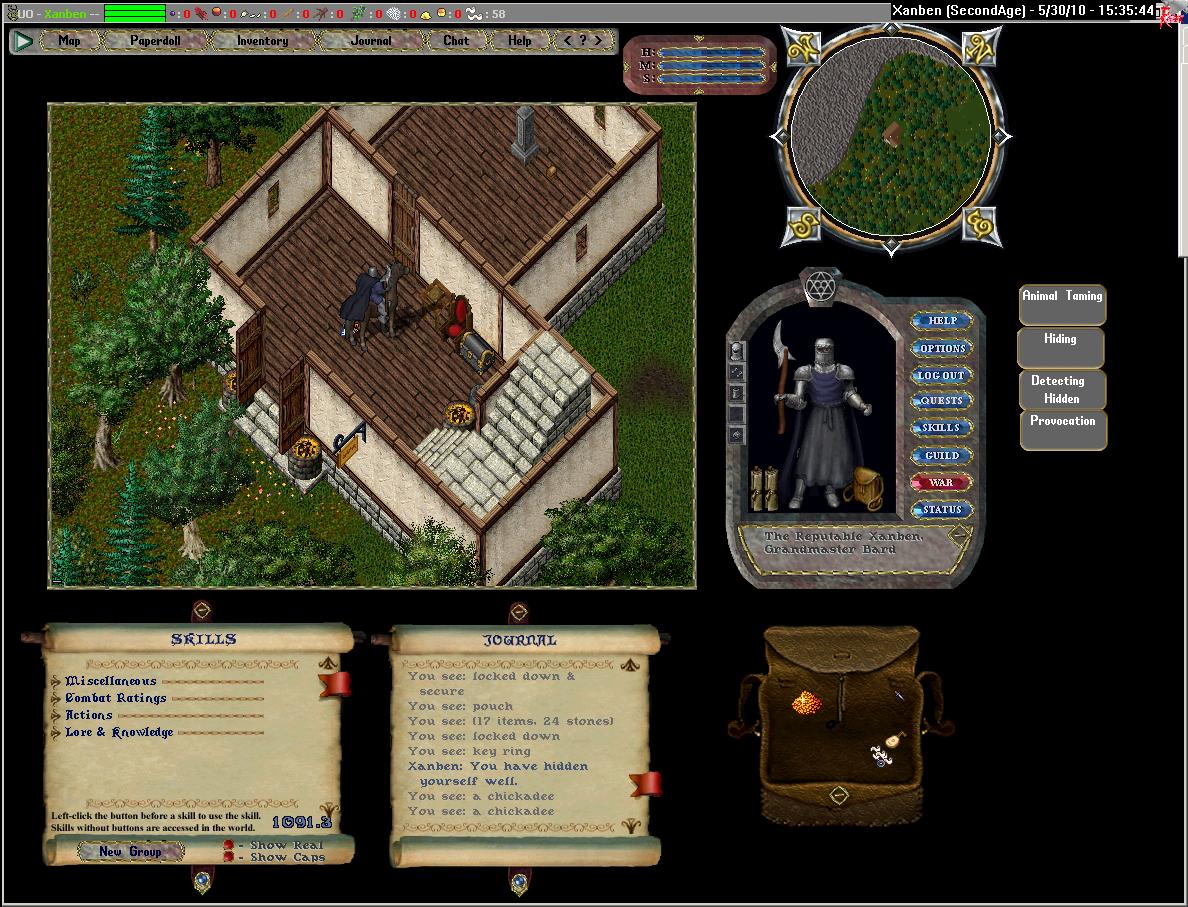Activate the Hiding skill button
The image size is (1188, 907).
click(x=1061, y=347)
